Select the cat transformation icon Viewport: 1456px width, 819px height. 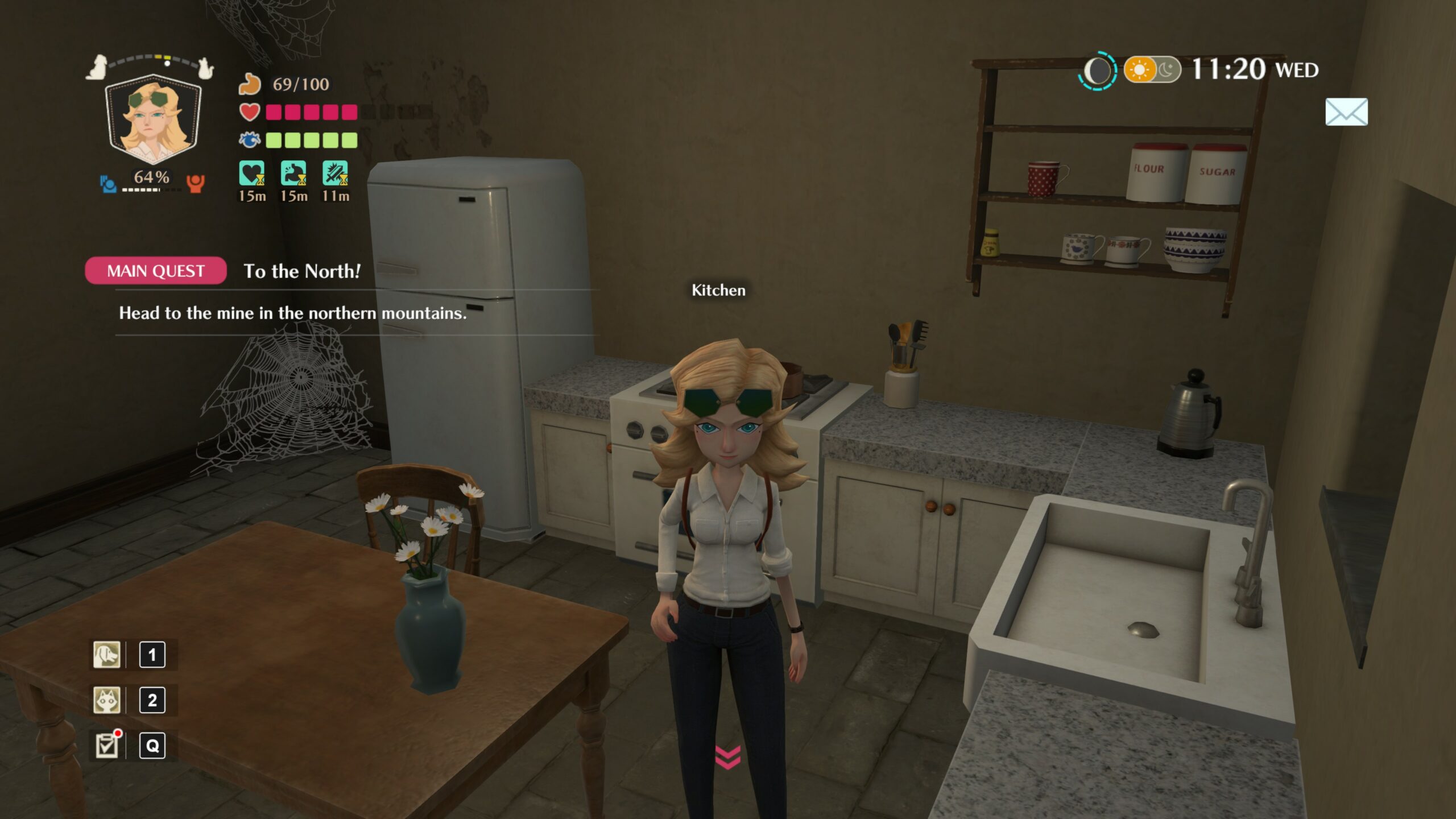[x=107, y=700]
